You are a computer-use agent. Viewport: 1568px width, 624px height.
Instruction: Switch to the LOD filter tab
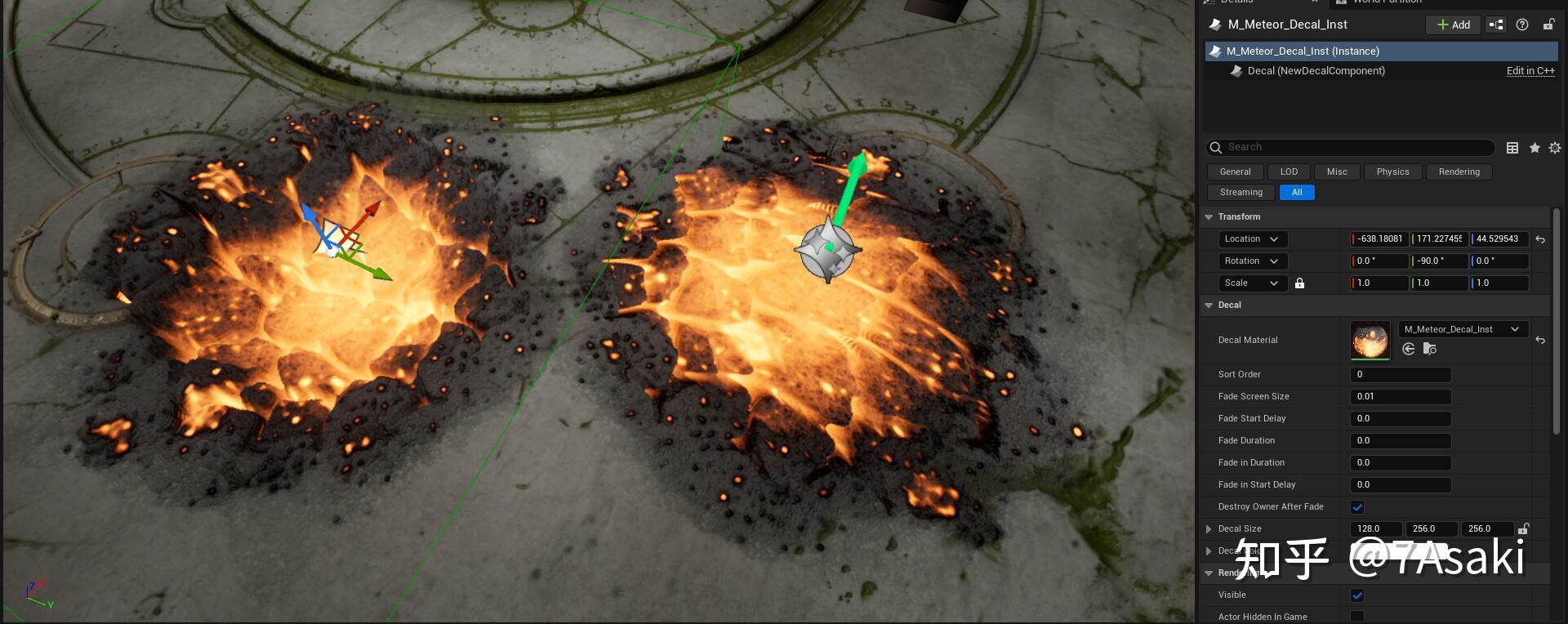1289,172
